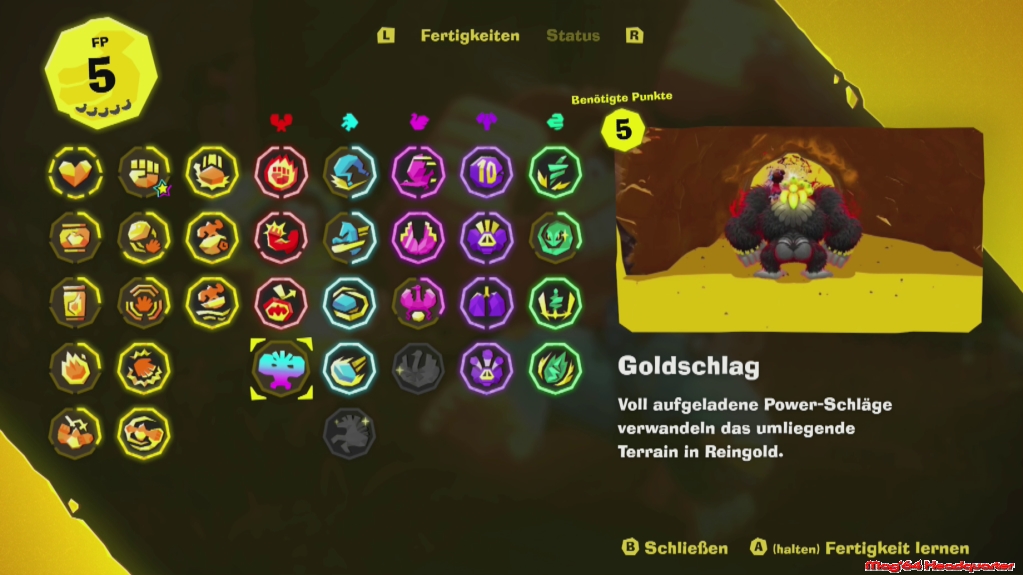Select the green smiling face skill
The image size is (1023, 575).
pos(555,237)
